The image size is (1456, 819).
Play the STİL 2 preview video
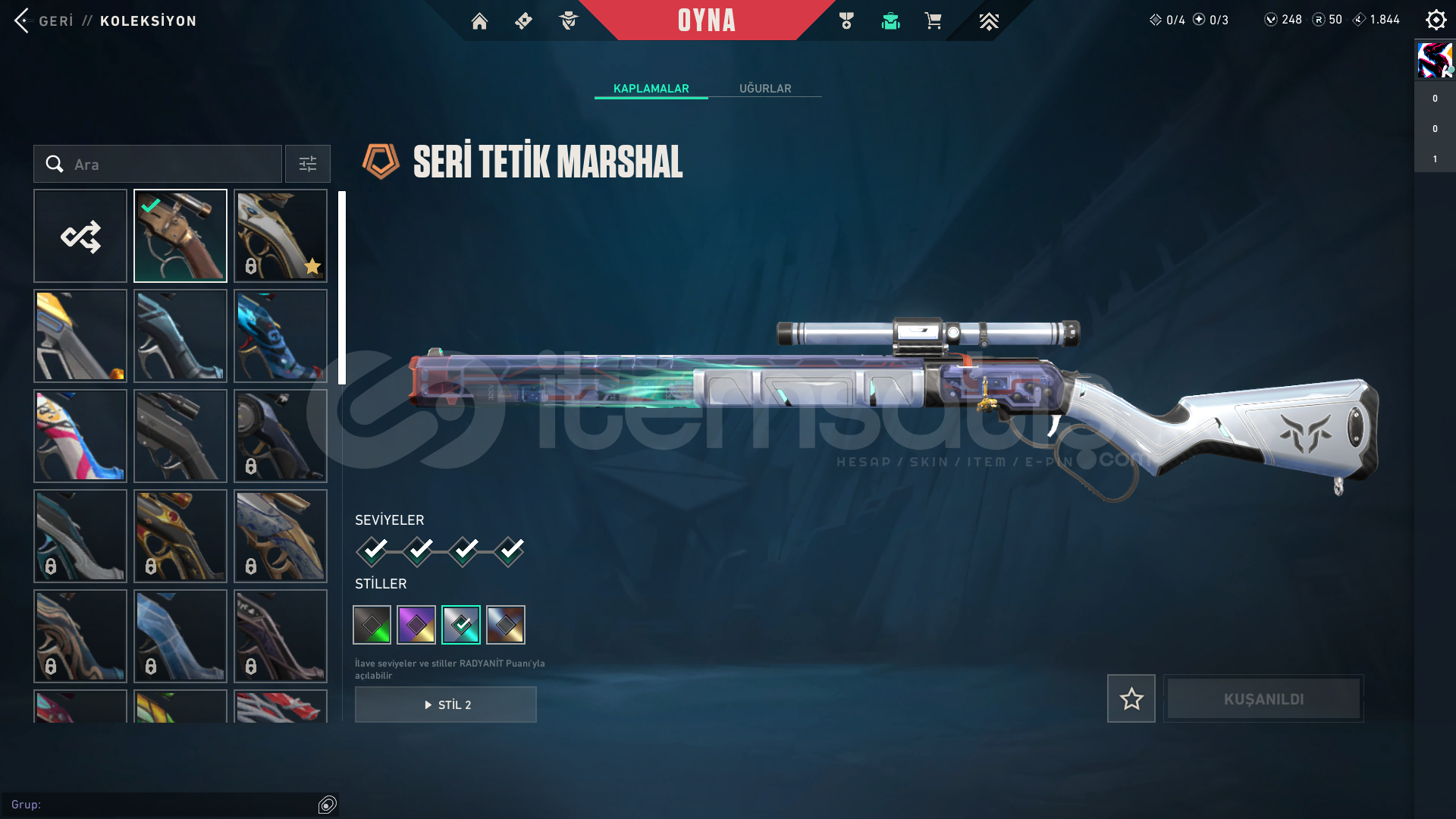[x=446, y=704]
